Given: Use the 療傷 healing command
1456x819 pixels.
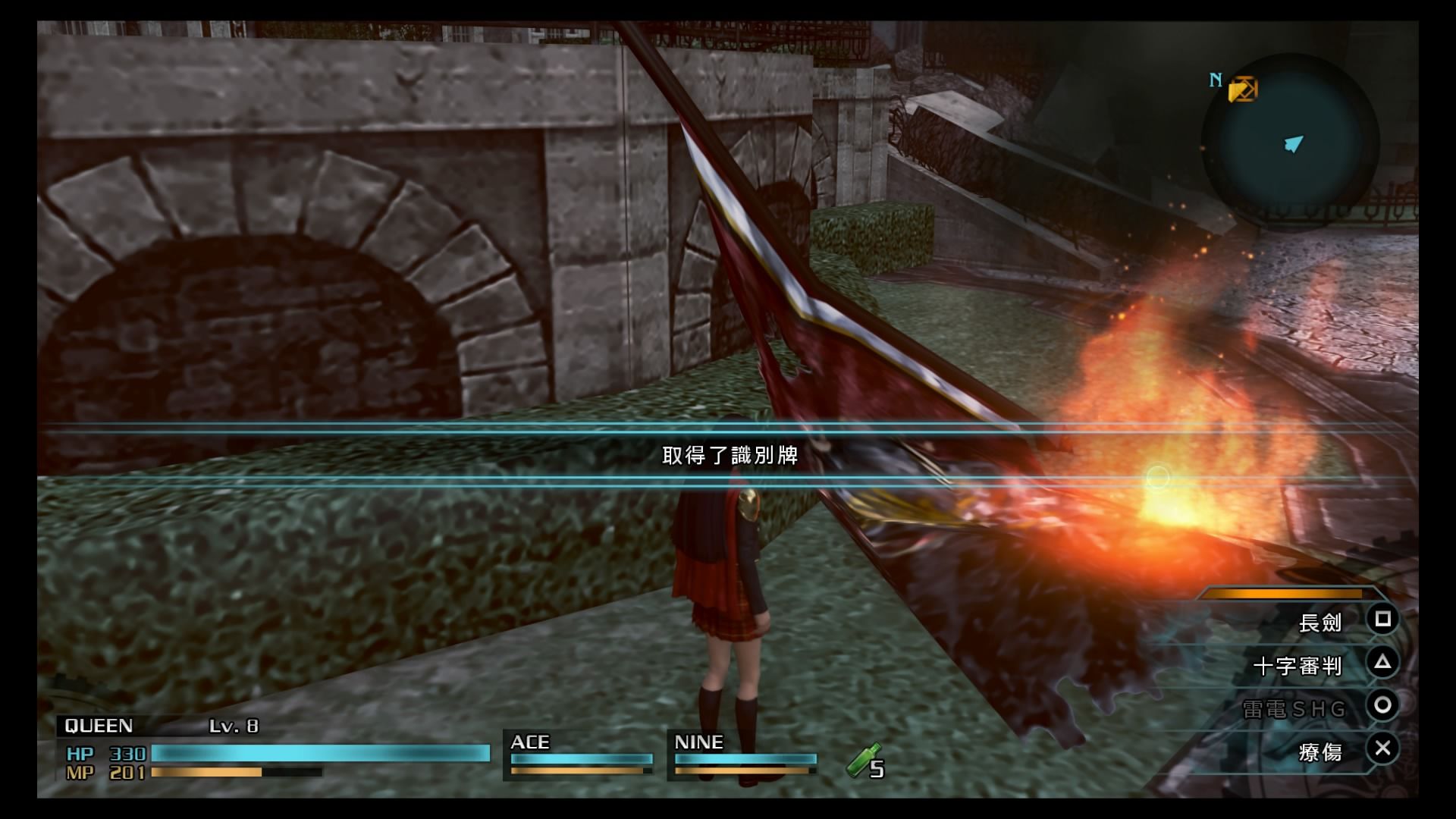Looking at the screenshot, I should point(1320,752).
